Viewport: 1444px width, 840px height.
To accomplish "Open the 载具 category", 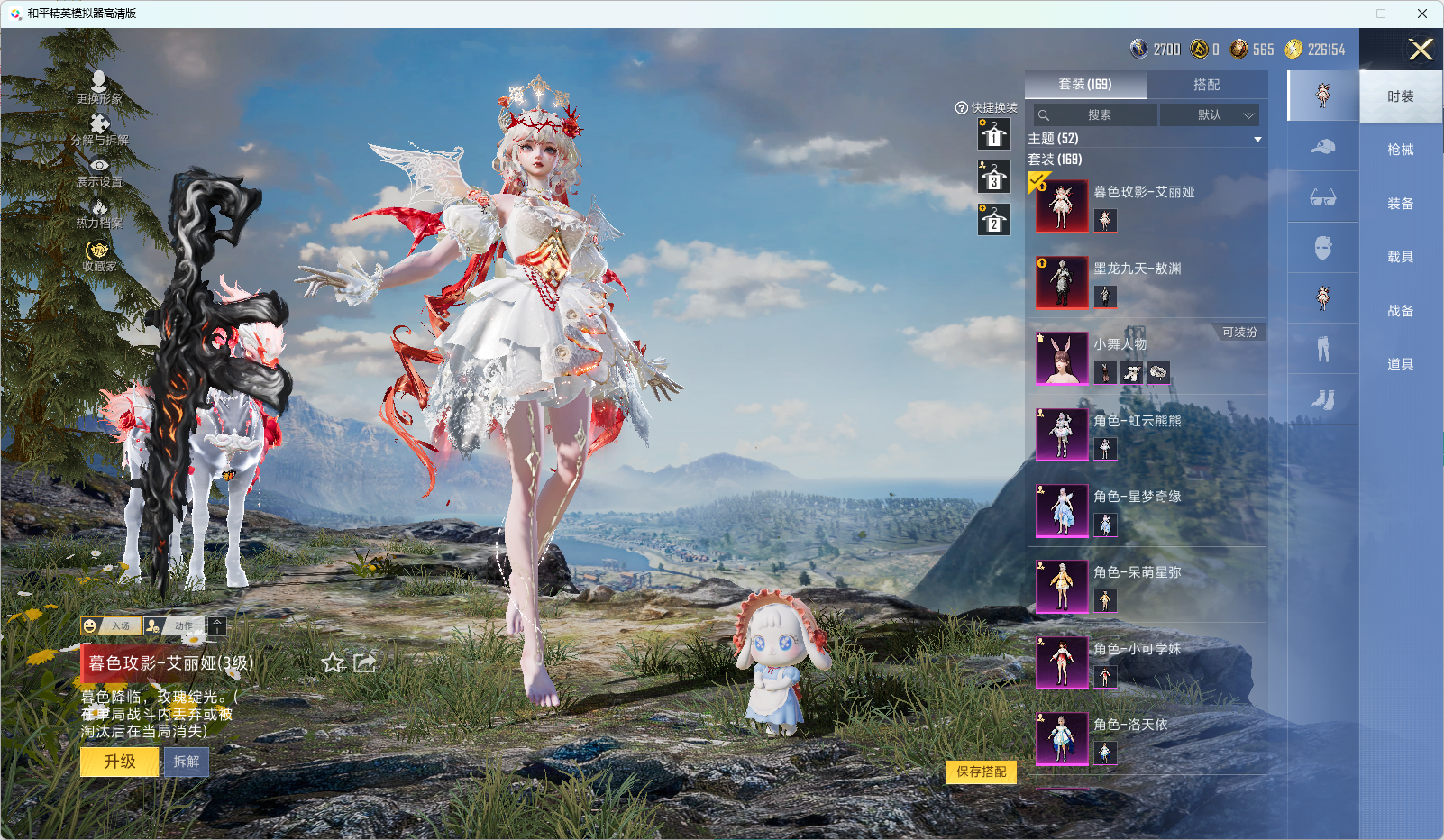I will [1400, 257].
